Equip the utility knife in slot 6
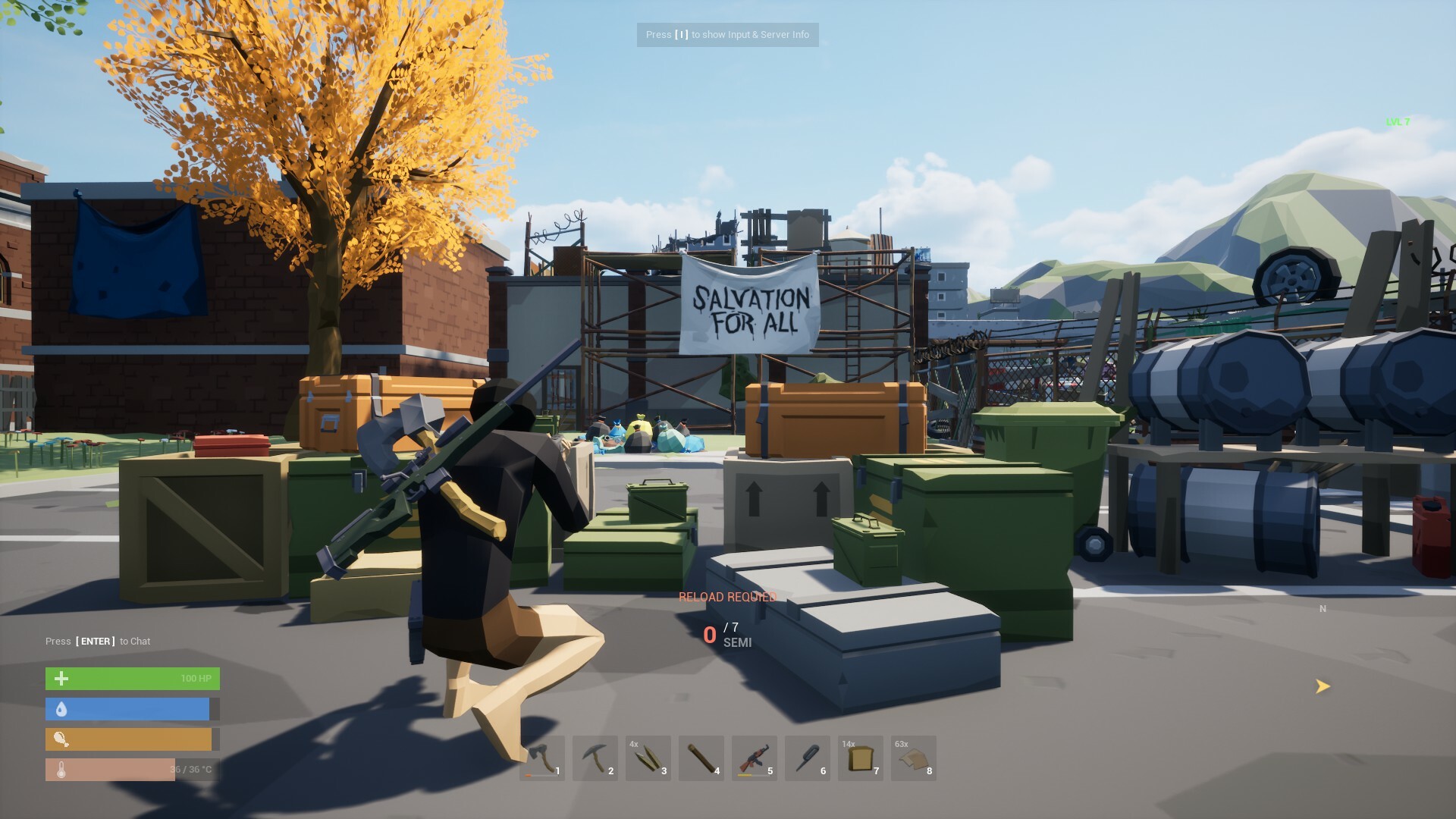The image size is (1456, 819). coord(808,758)
